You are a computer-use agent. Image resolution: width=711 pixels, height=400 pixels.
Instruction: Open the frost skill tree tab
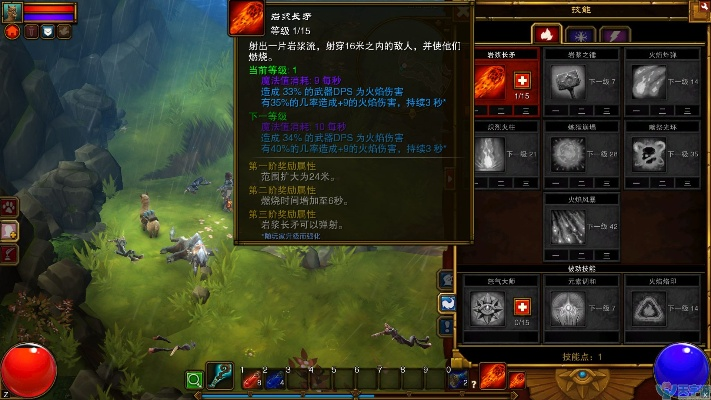580,34
